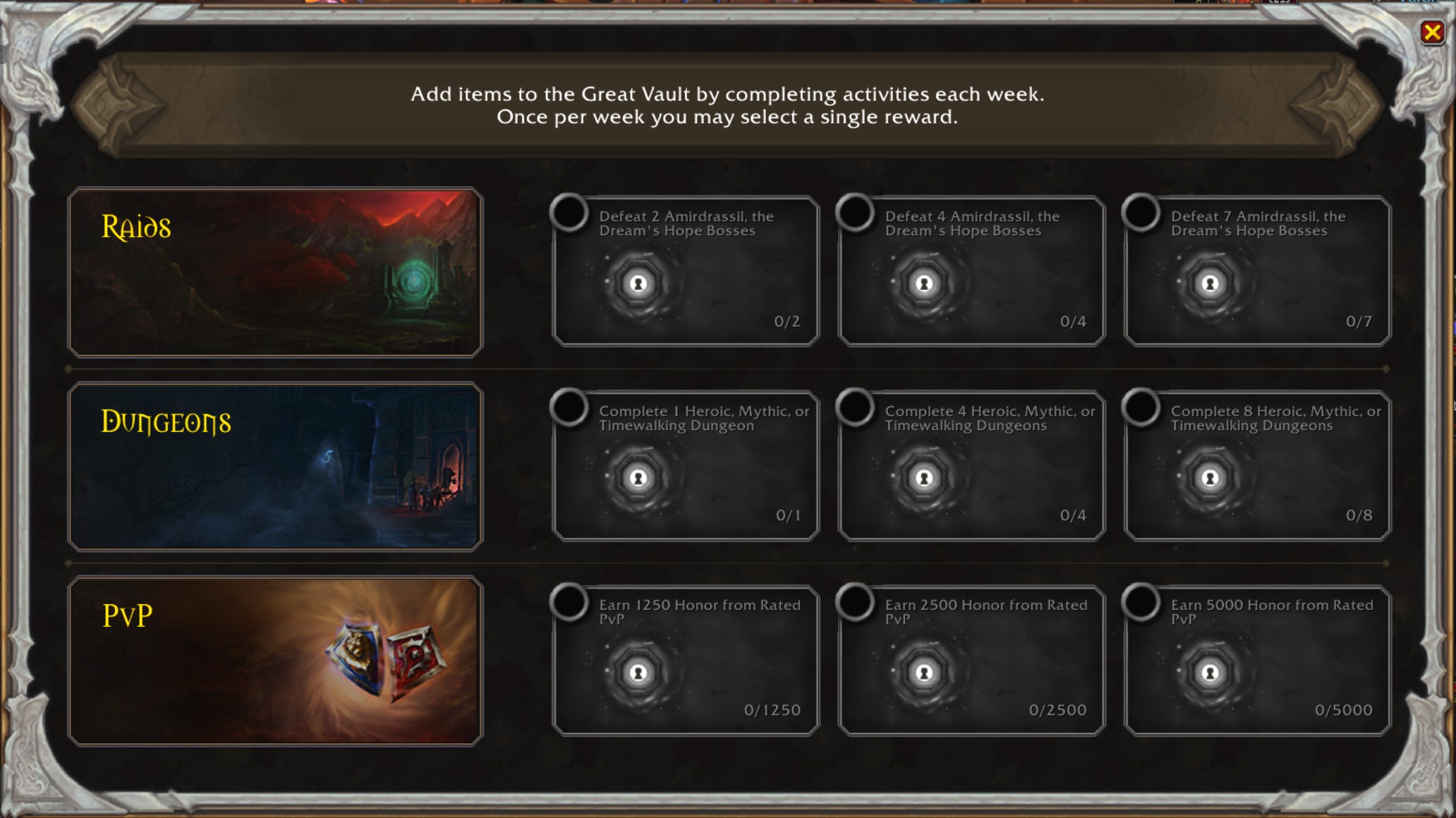Choose the Earn 1250 Honor reward slot
Screen dimensions: 1456x818
(x=686, y=661)
